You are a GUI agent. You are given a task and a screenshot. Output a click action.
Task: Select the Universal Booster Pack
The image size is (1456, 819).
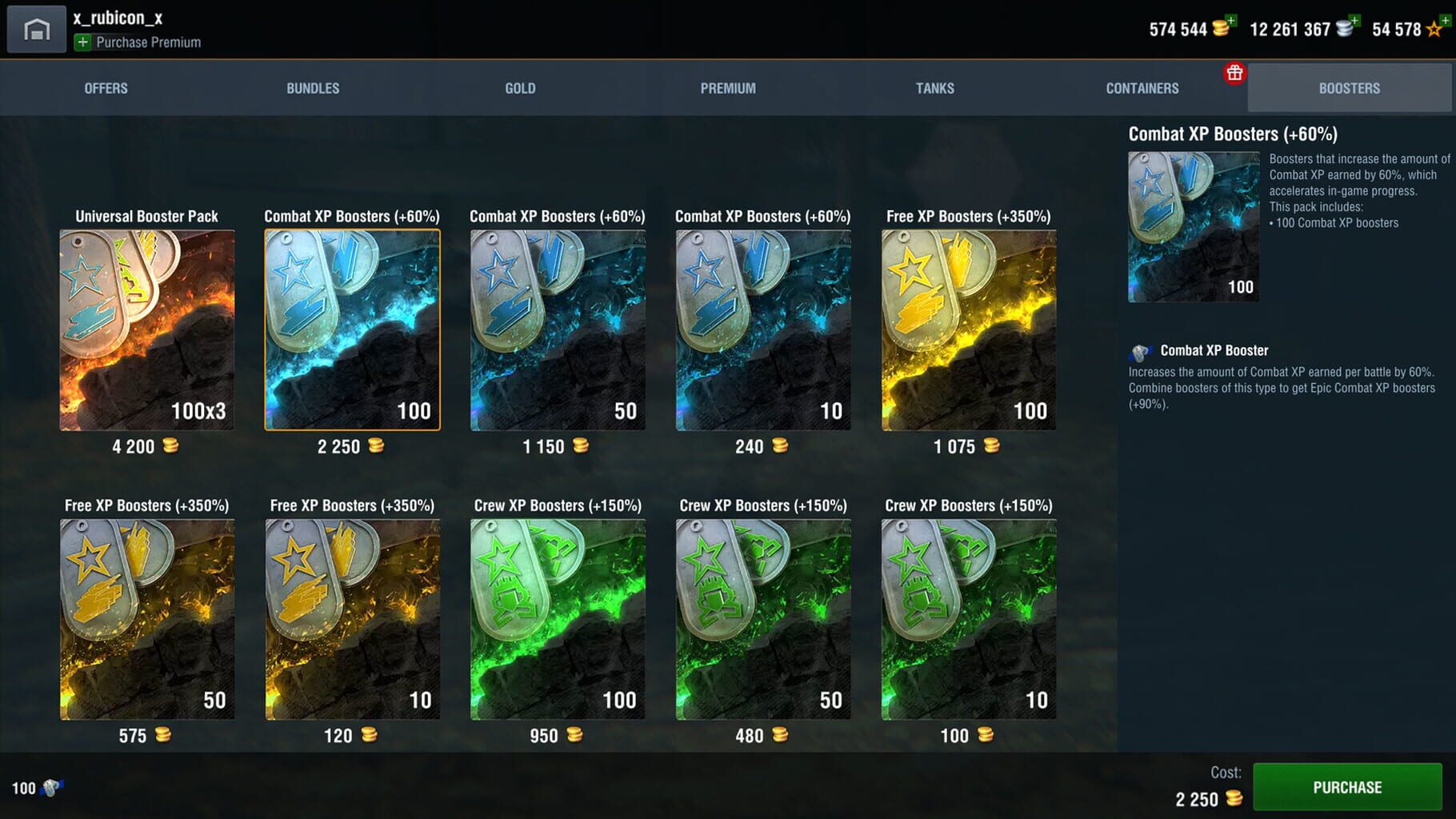tap(146, 328)
